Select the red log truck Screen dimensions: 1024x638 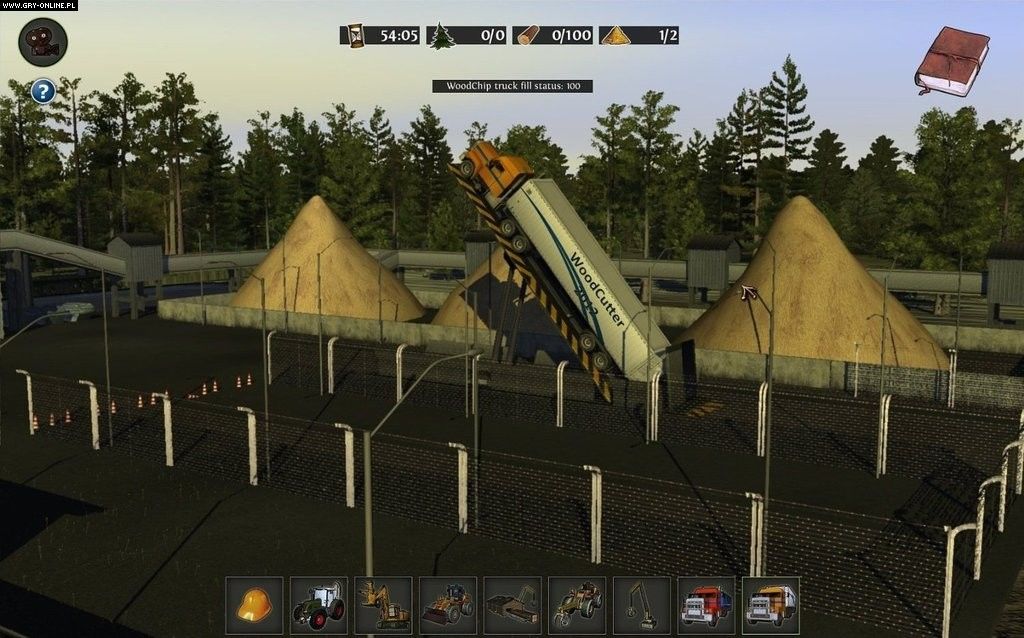[x=706, y=605]
